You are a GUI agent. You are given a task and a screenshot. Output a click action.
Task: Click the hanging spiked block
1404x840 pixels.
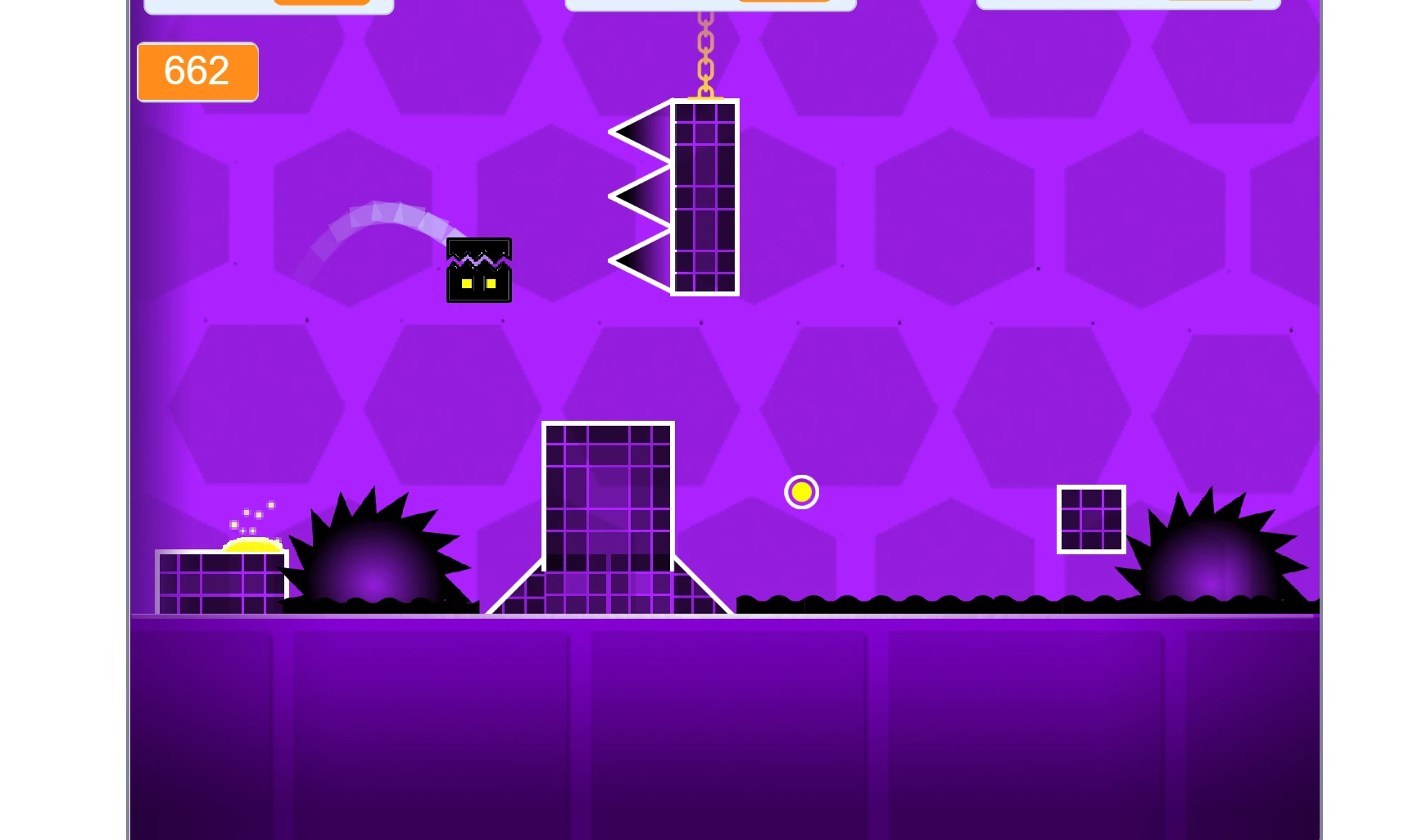703,196
